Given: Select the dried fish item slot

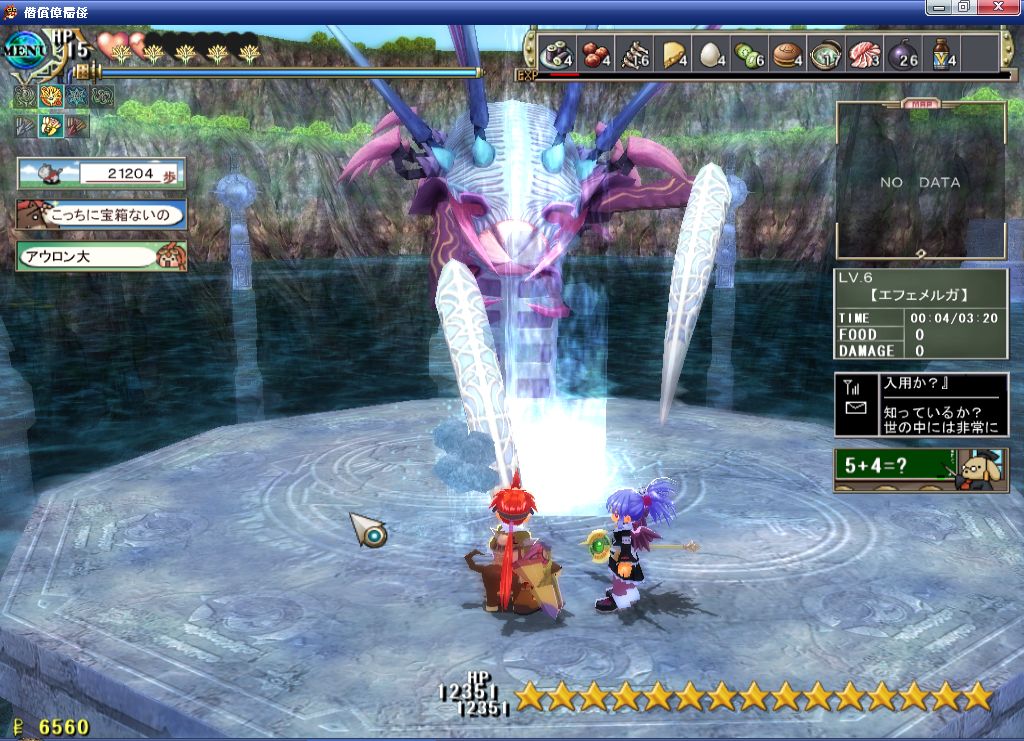Looking at the screenshot, I should [x=634, y=53].
